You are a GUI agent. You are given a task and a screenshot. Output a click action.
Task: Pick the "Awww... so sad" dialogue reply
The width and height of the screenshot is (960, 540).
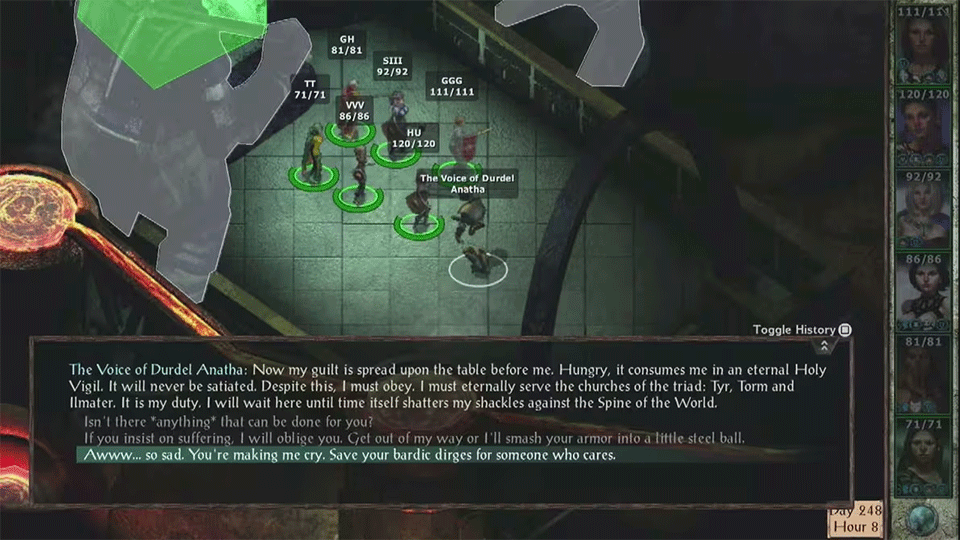coord(347,455)
